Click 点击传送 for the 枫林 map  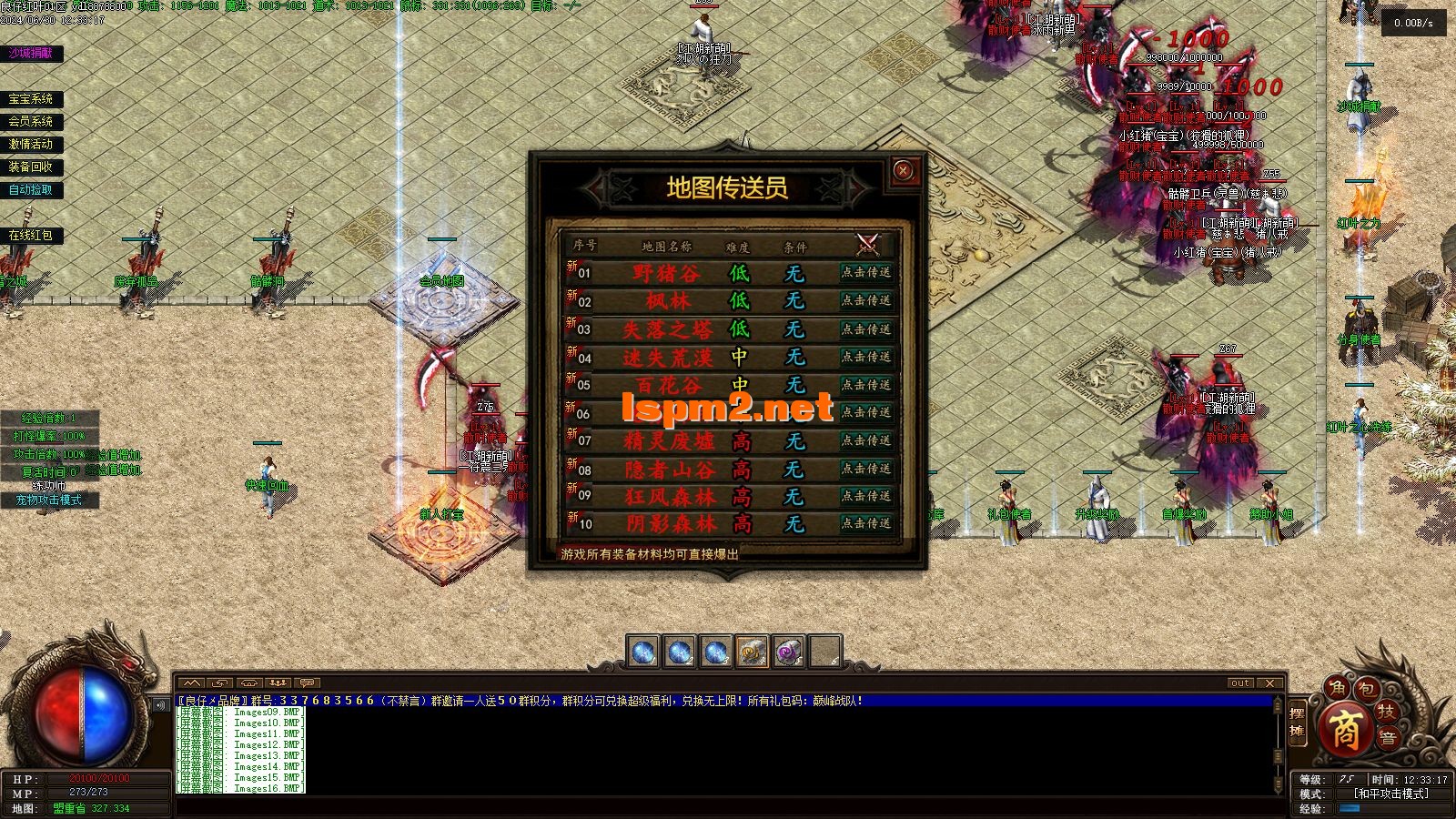[865, 300]
